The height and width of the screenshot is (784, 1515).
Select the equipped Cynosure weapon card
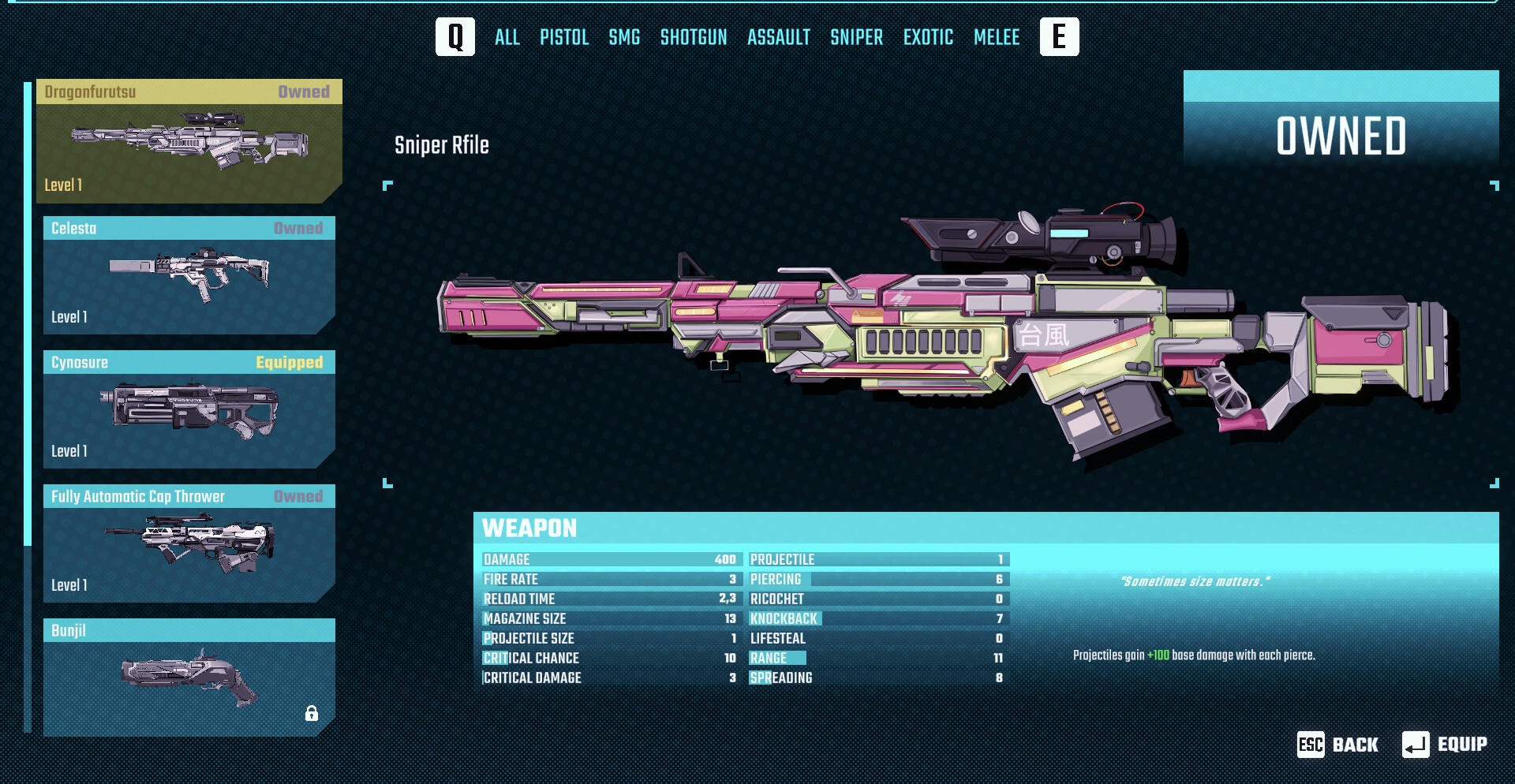point(189,409)
